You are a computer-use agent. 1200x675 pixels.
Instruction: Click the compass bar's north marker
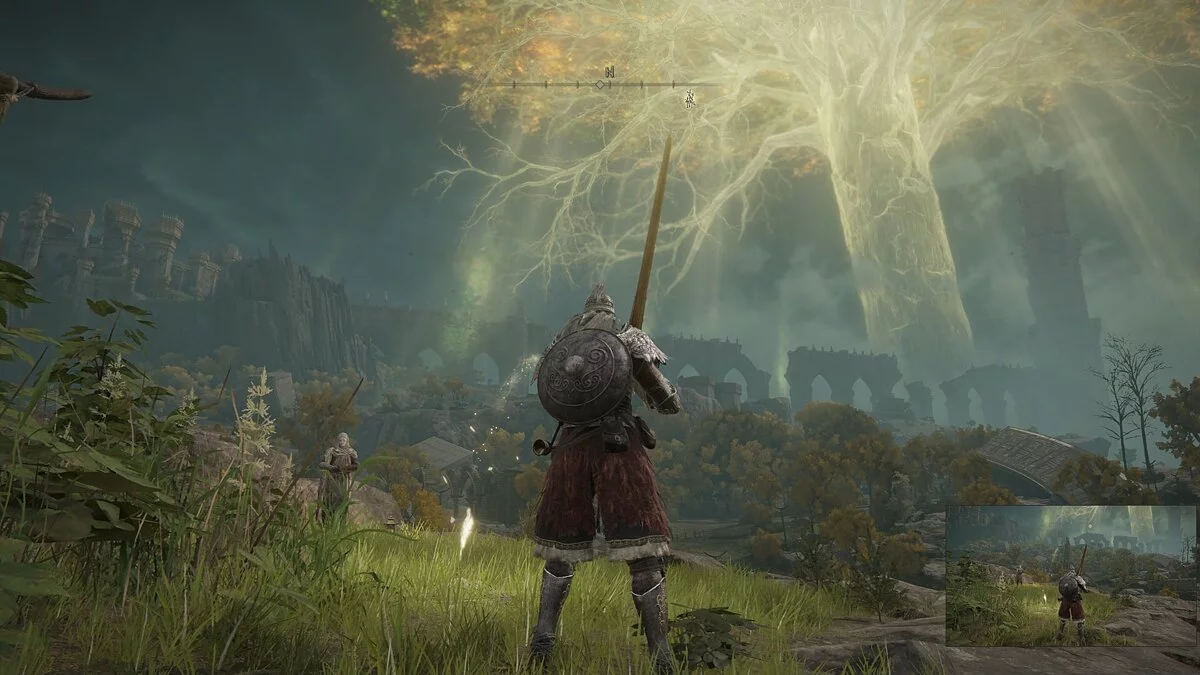point(608,72)
